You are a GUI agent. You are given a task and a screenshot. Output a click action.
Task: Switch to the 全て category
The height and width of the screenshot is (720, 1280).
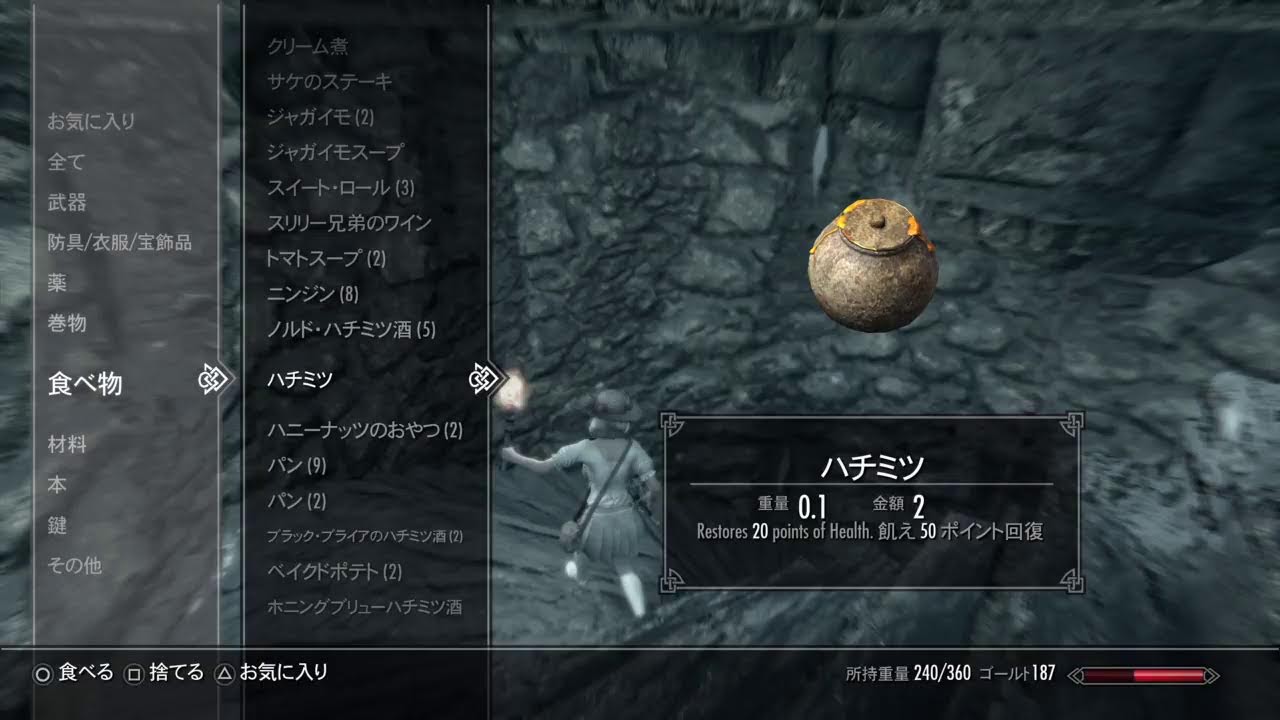pos(67,162)
